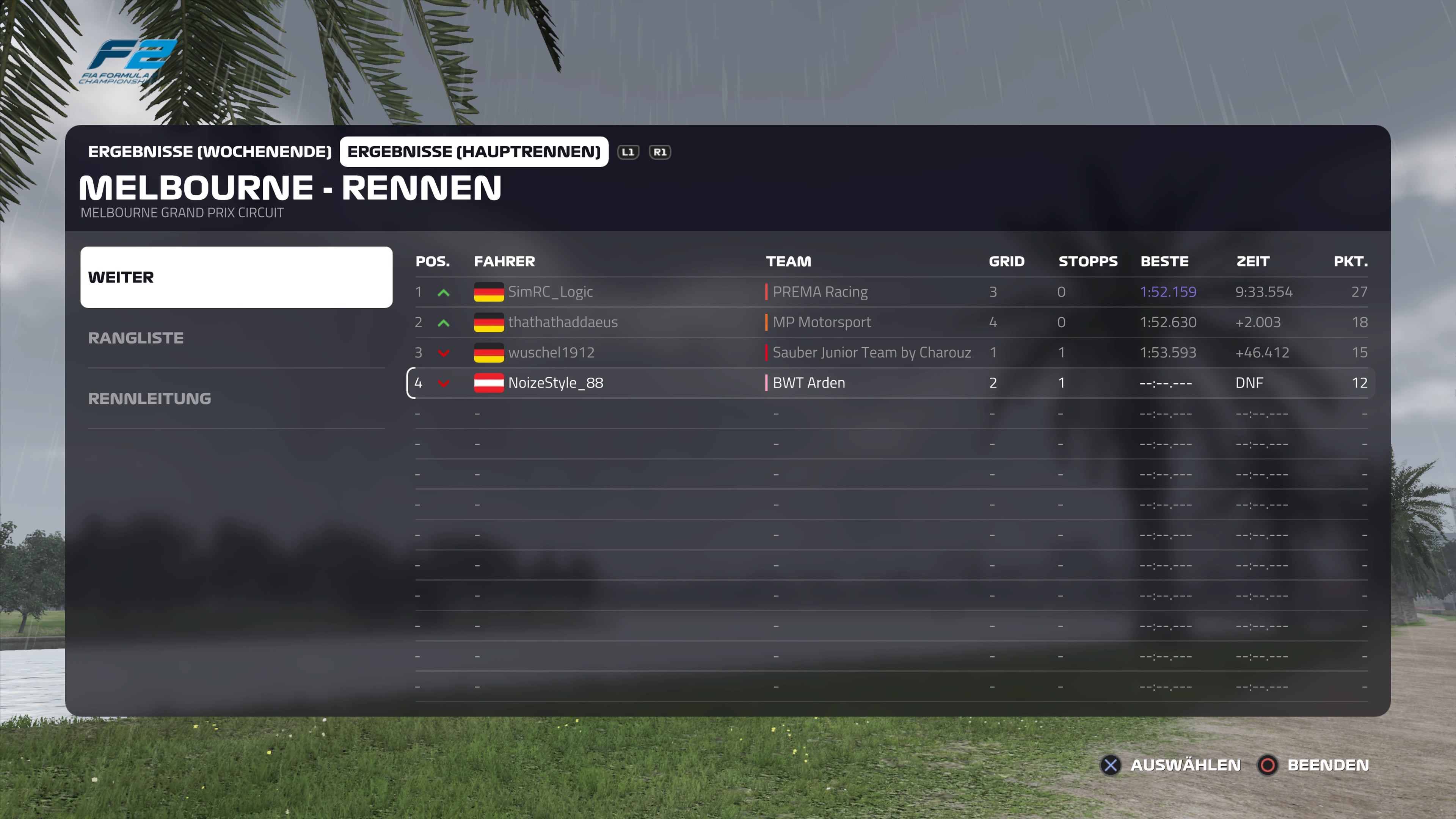Switch to Ergebnisse (Wochenende) tab

(209, 152)
